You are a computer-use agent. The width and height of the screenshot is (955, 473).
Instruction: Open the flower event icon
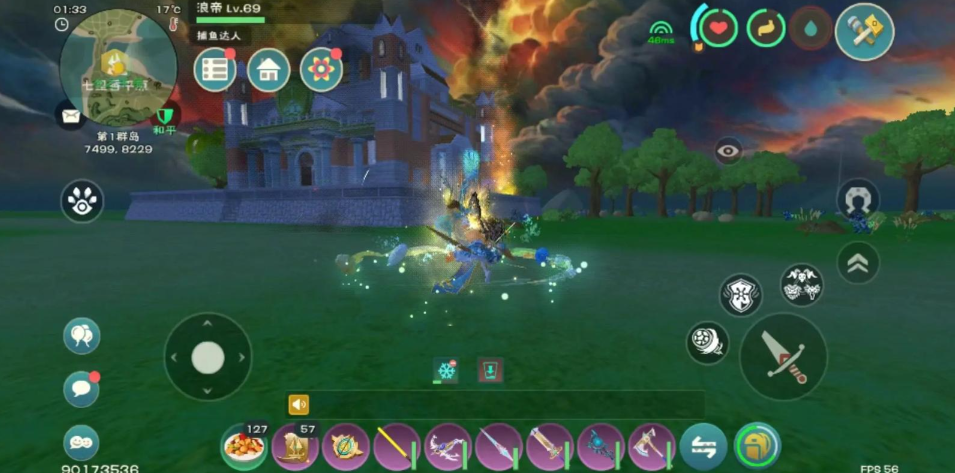point(321,70)
